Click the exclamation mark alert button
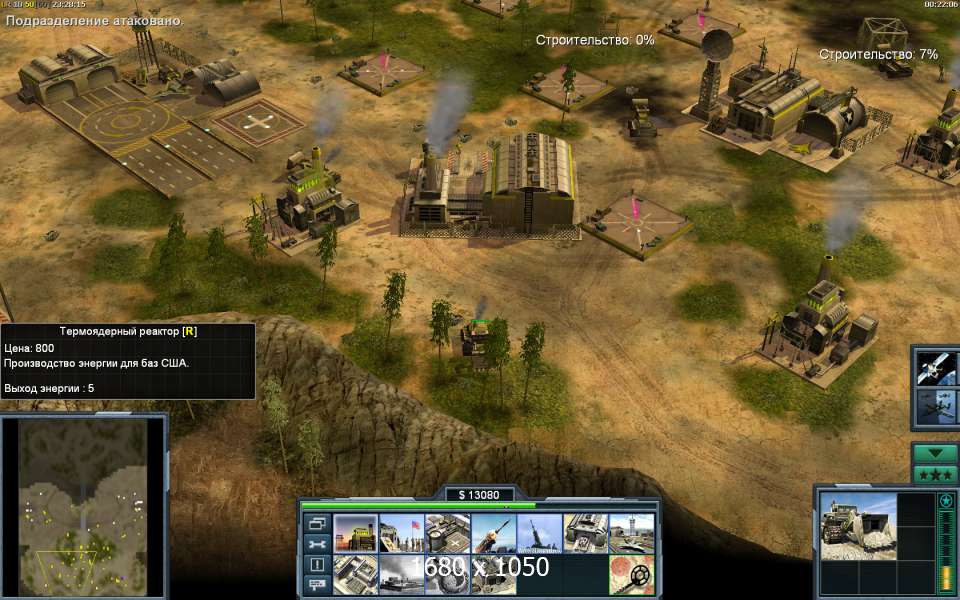This screenshot has width=960, height=600. point(316,564)
